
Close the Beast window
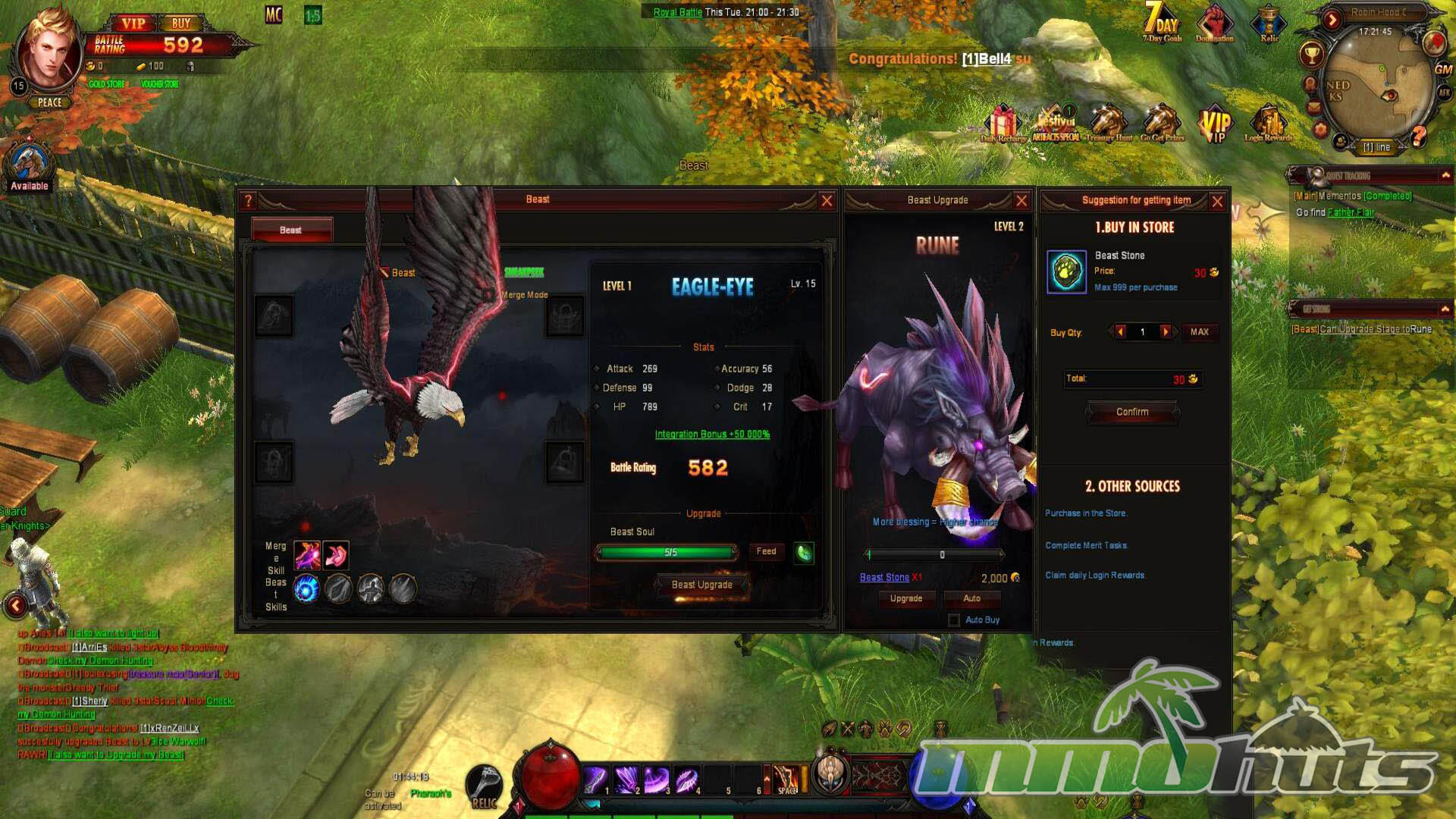click(x=827, y=201)
